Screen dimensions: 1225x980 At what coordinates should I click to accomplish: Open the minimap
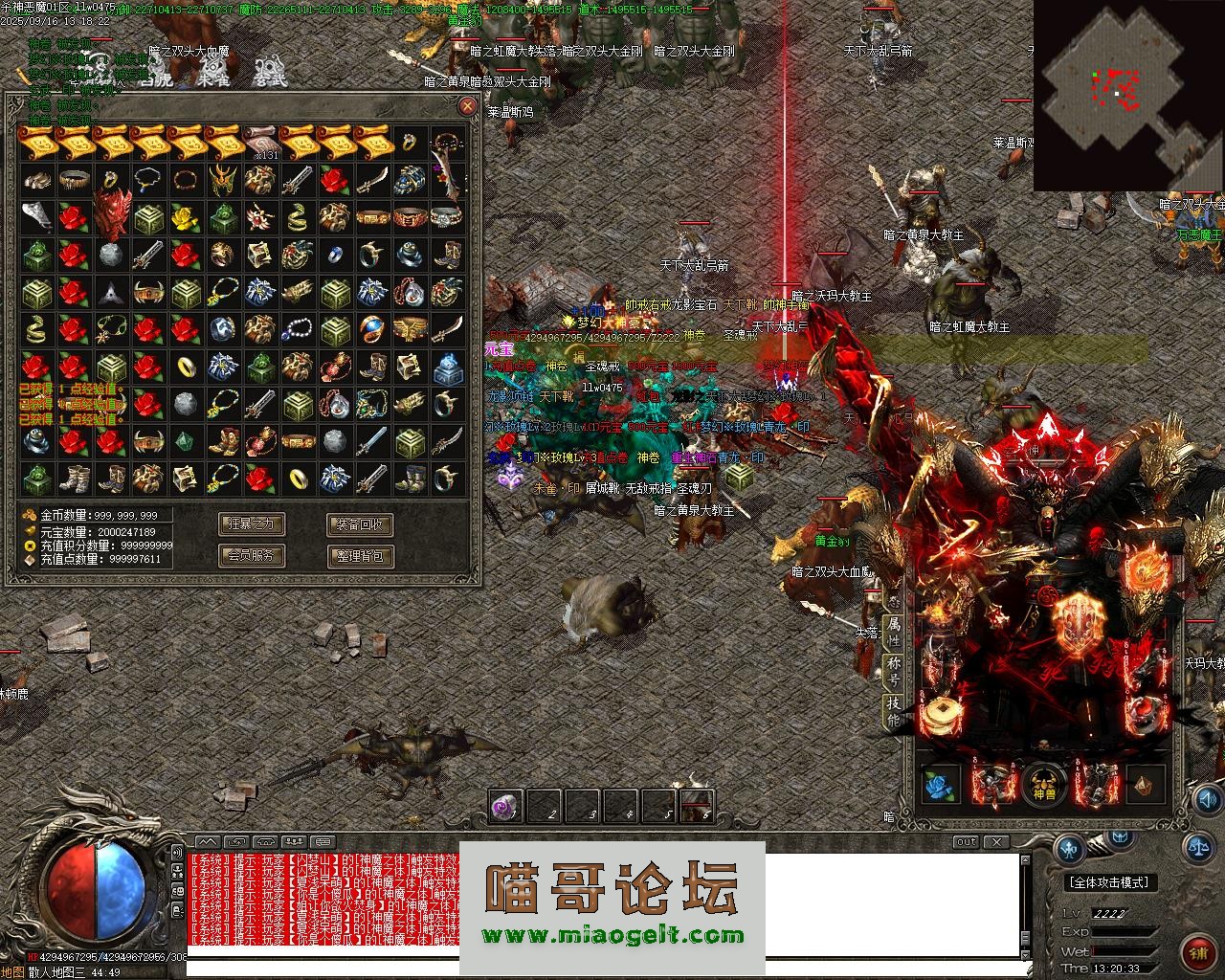(1127, 96)
